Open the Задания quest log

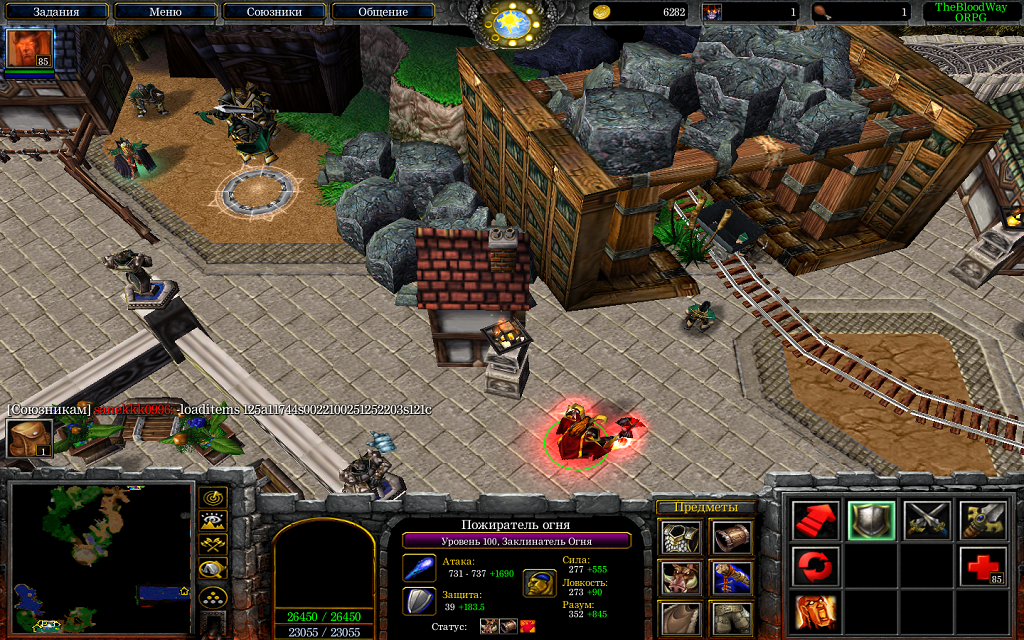(56, 12)
